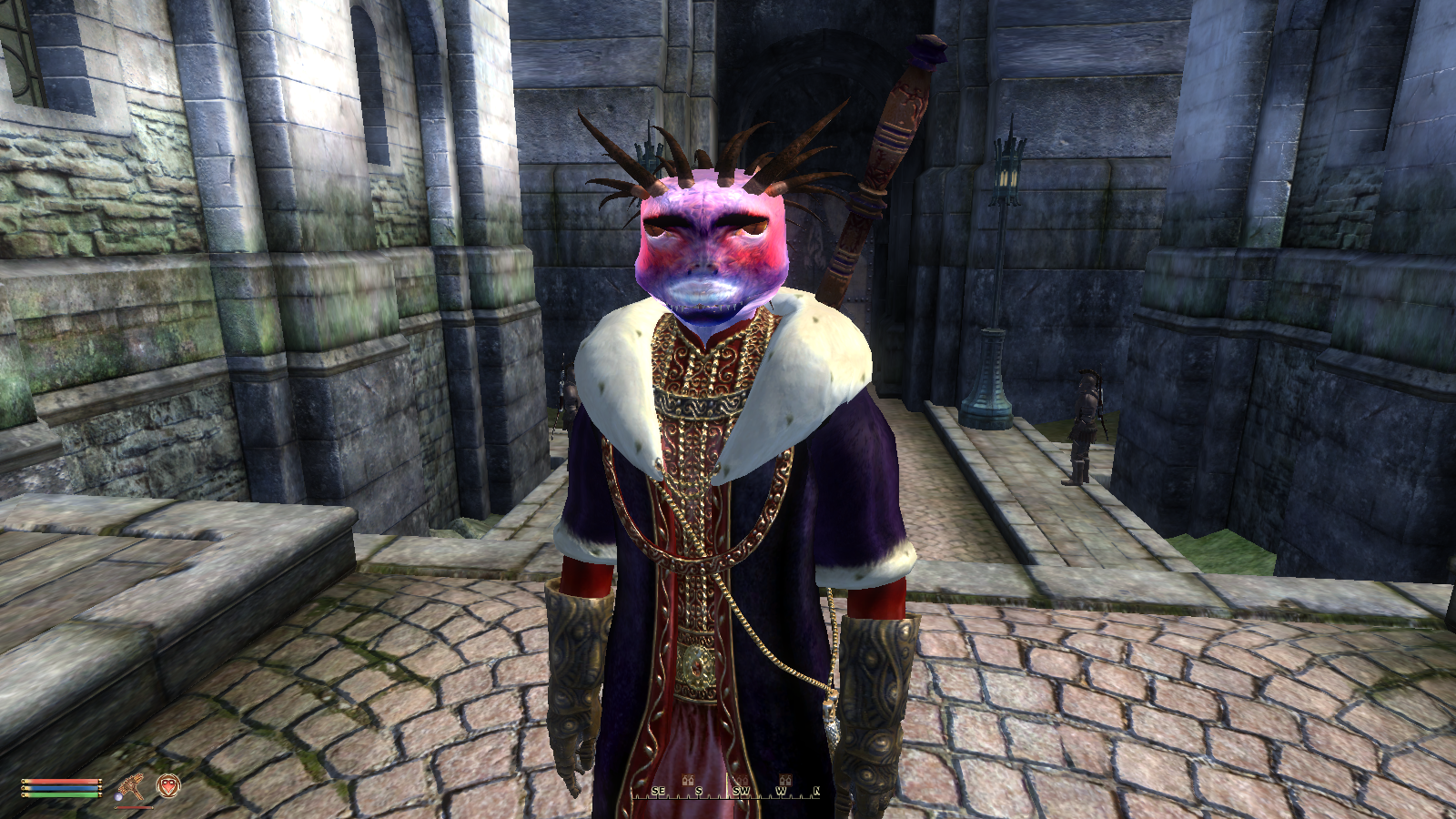The height and width of the screenshot is (819, 1456).
Task: Click the door marker between SE and S
Action: click(688, 780)
